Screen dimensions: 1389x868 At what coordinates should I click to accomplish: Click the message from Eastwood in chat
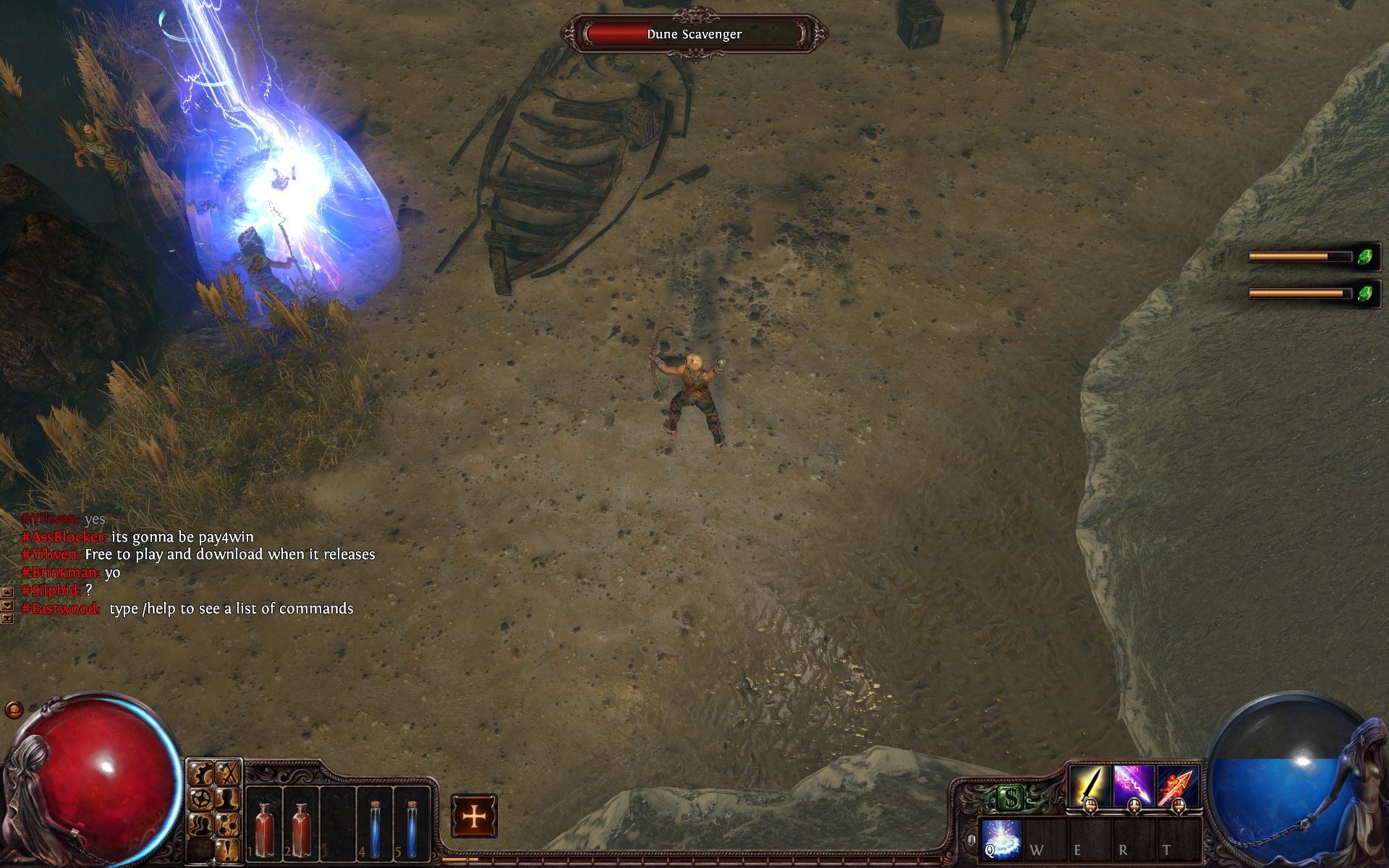231,609
